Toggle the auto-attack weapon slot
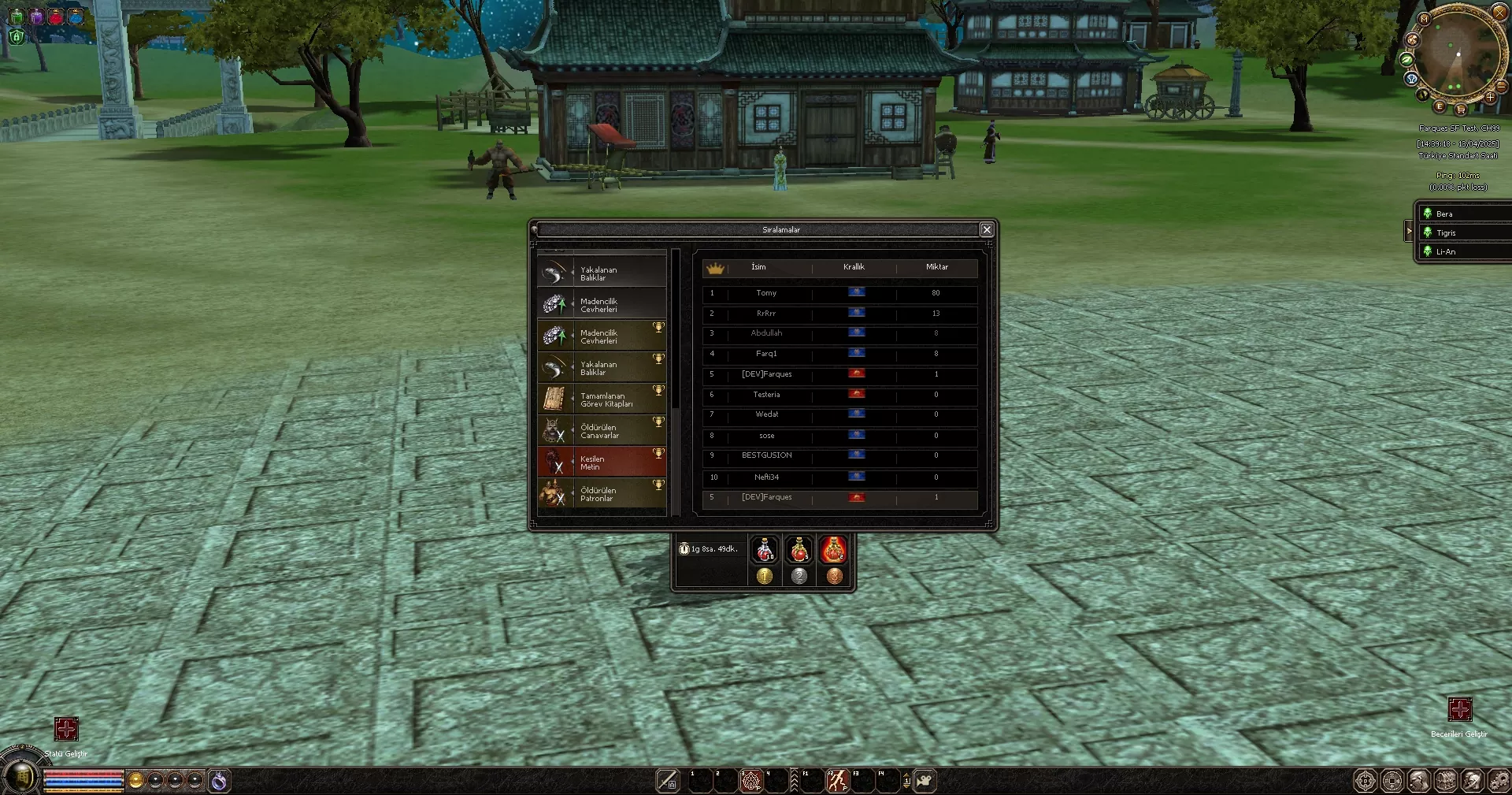The width and height of the screenshot is (1512, 795). click(x=669, y=781)
